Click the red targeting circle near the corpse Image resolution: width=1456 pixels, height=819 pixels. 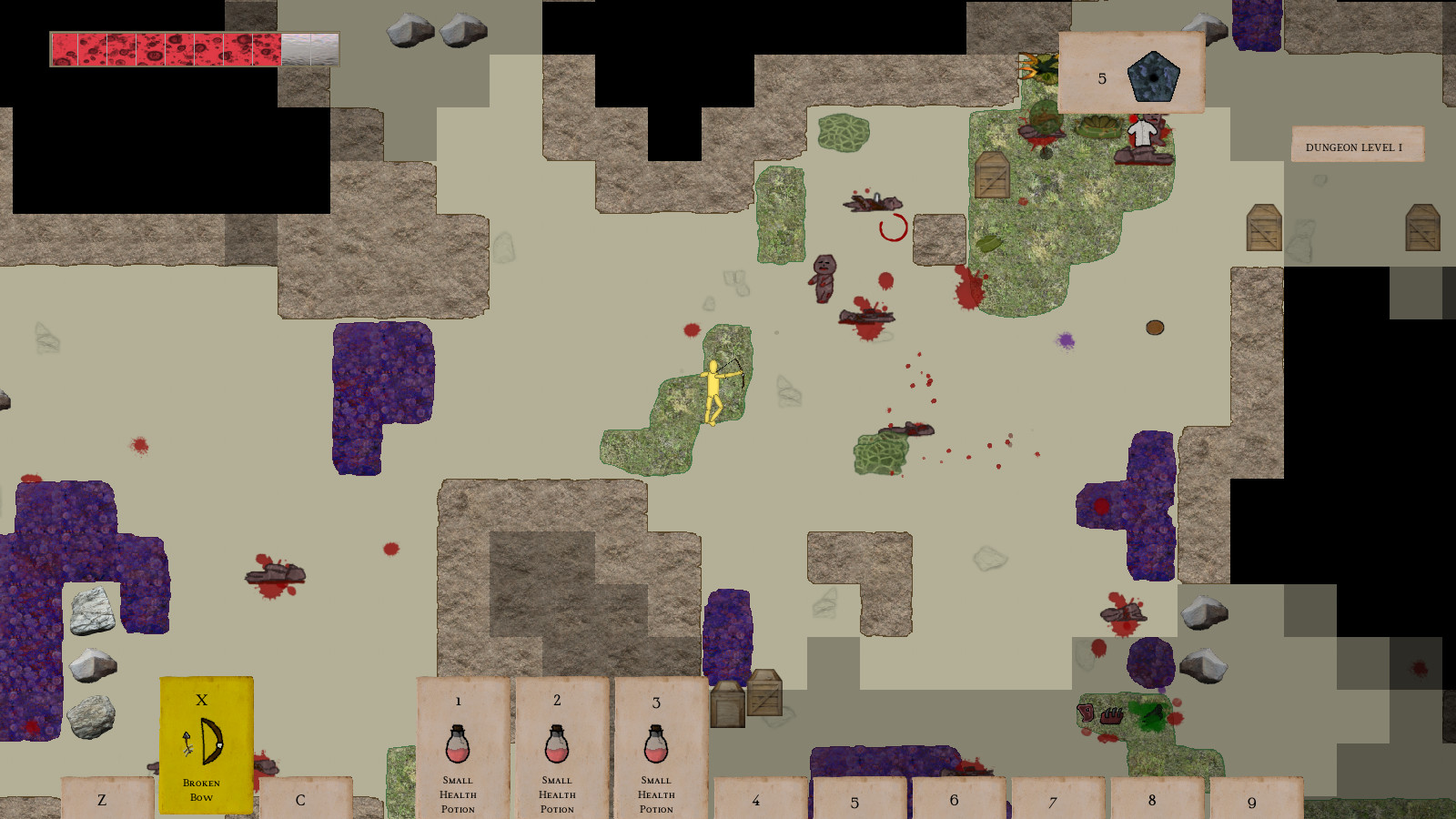892,227
